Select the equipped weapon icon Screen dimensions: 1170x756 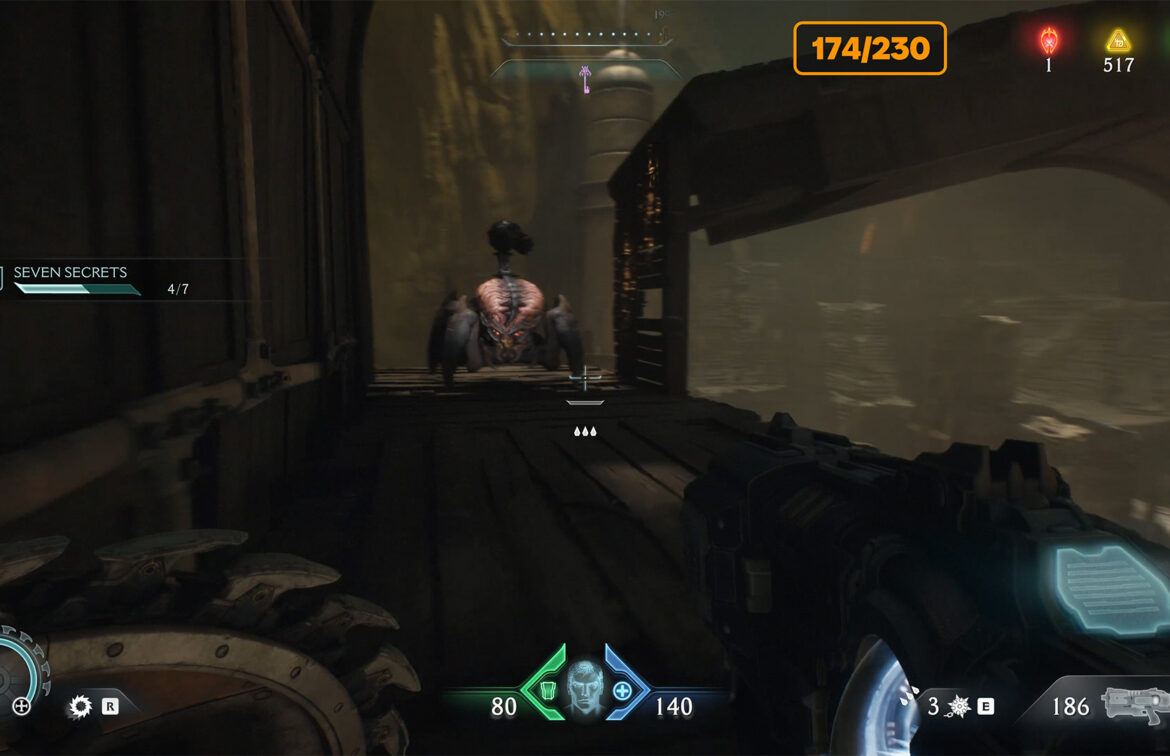click(1133, 704)
